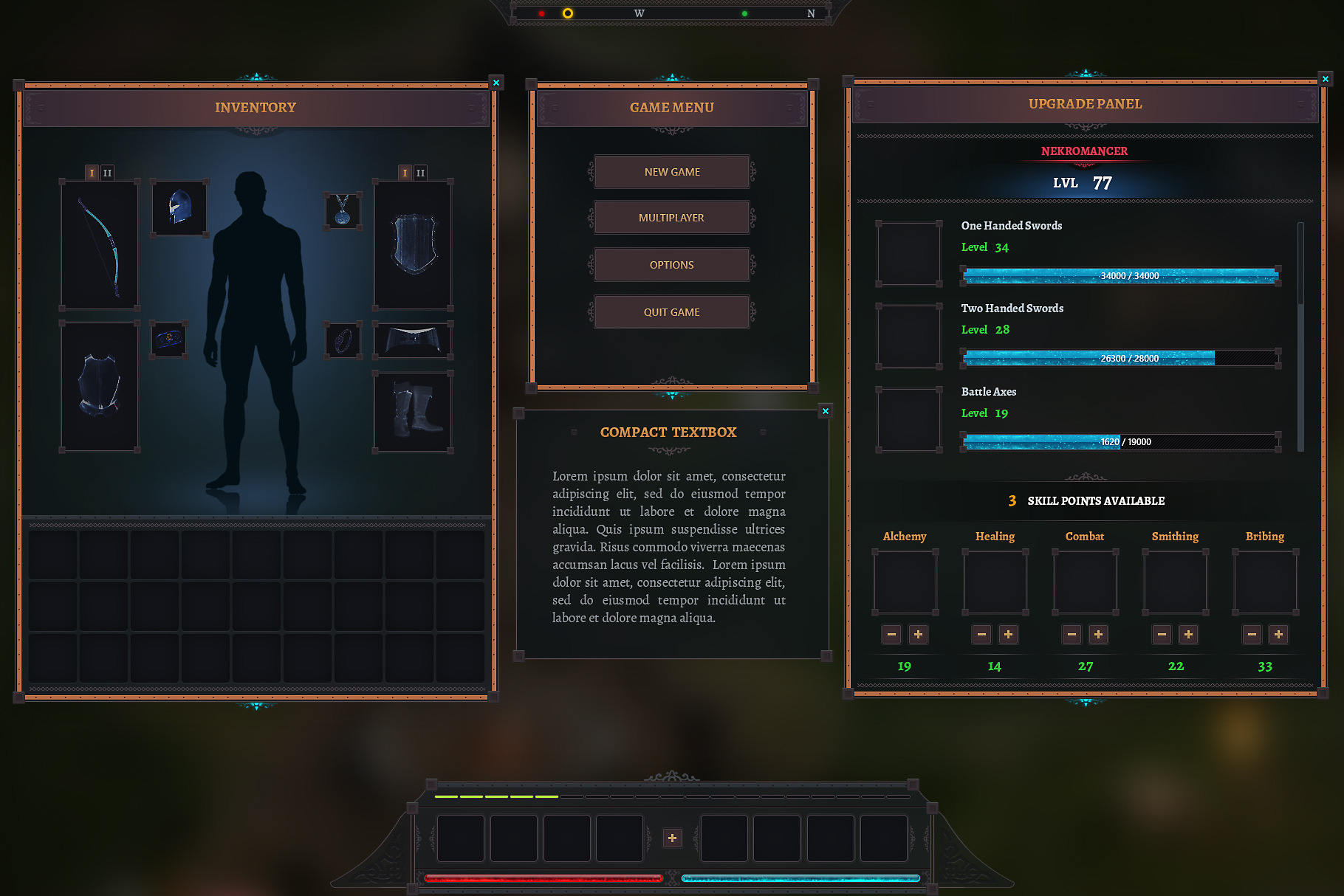Select the shield equipment slot
The image size is (1344, 896).
(x=413, y=245)
